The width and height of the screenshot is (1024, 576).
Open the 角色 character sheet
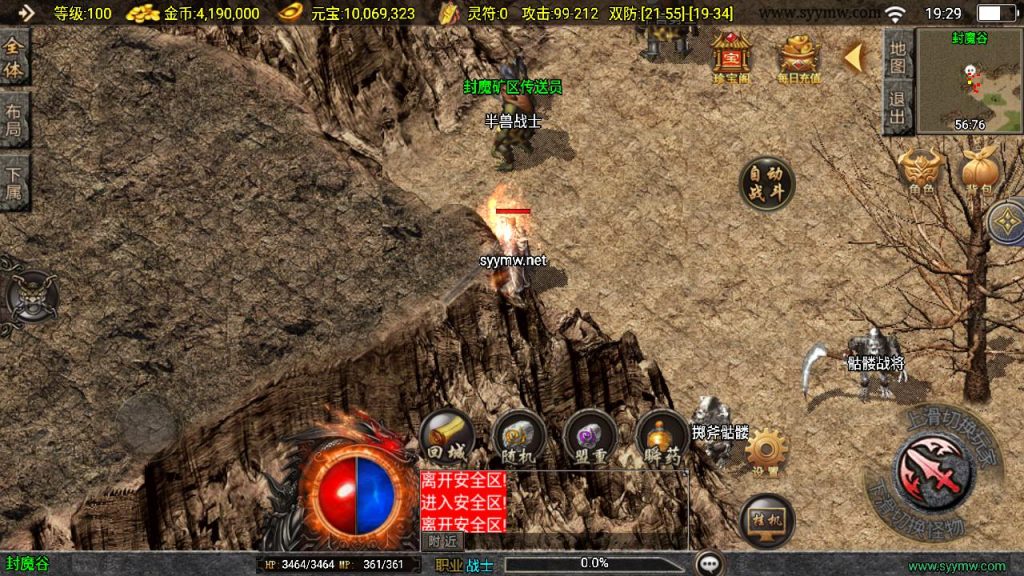pos(921,170)
